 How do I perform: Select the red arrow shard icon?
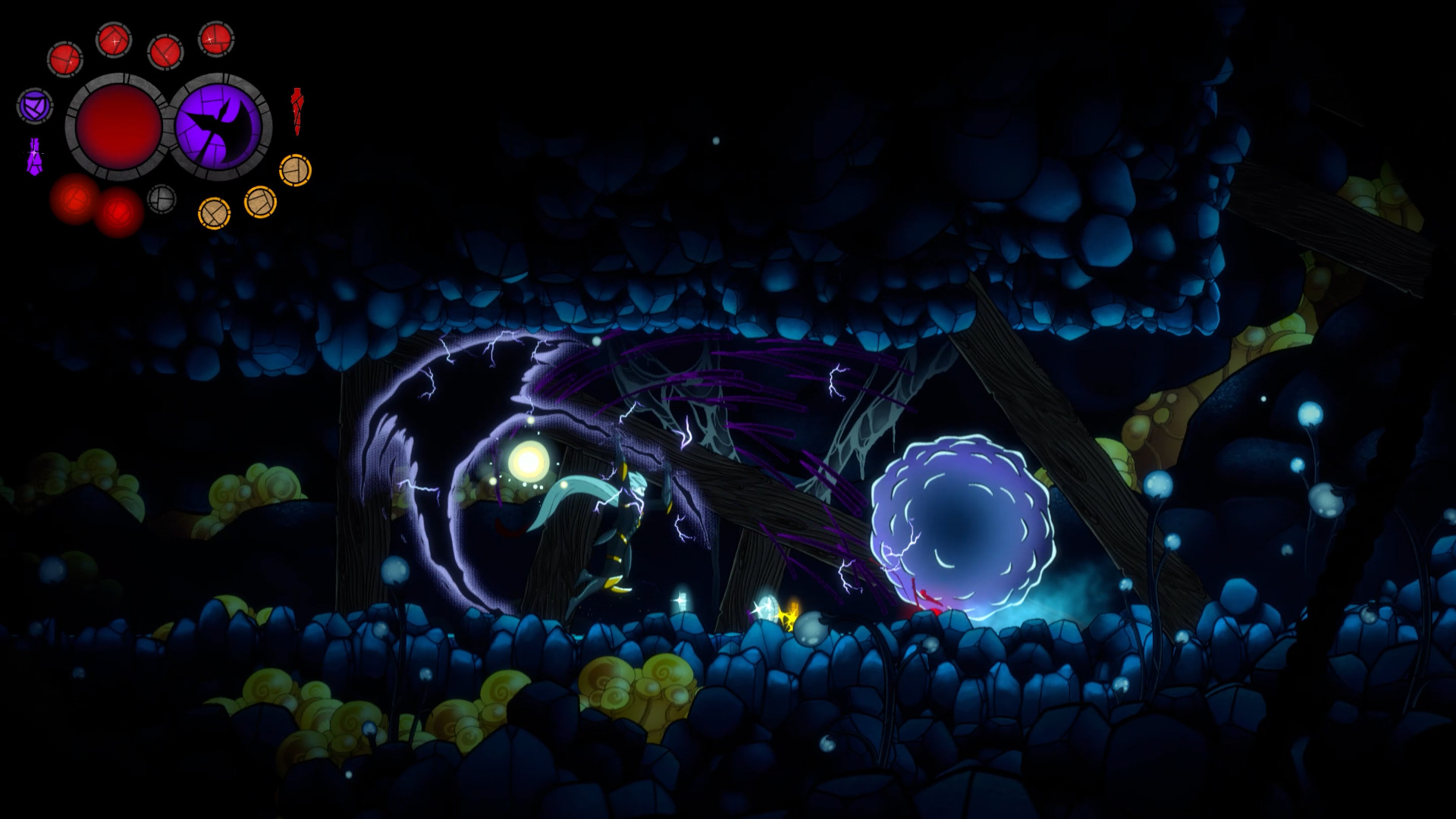coord(297,112)
